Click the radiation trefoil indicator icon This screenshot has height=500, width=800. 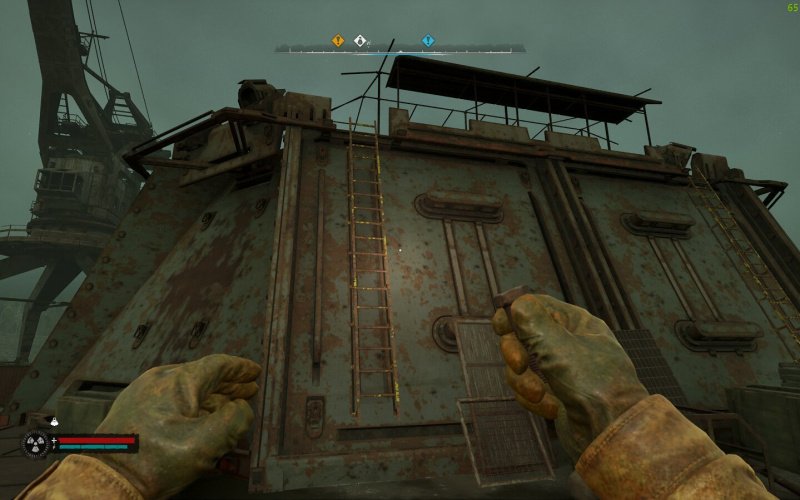[x=37, y=444]
